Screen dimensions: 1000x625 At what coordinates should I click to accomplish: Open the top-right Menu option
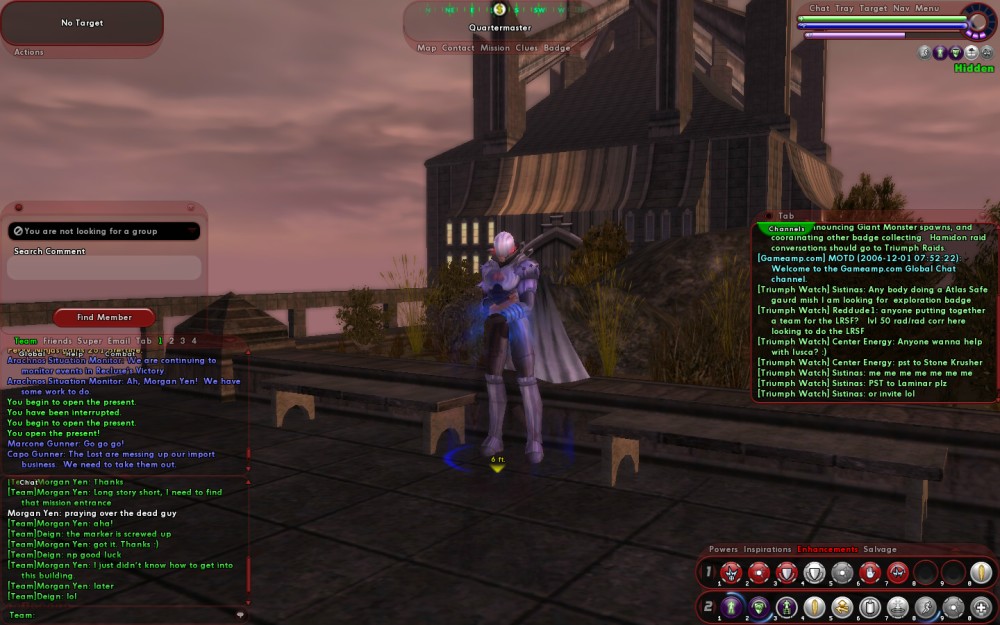pos(927,8)
